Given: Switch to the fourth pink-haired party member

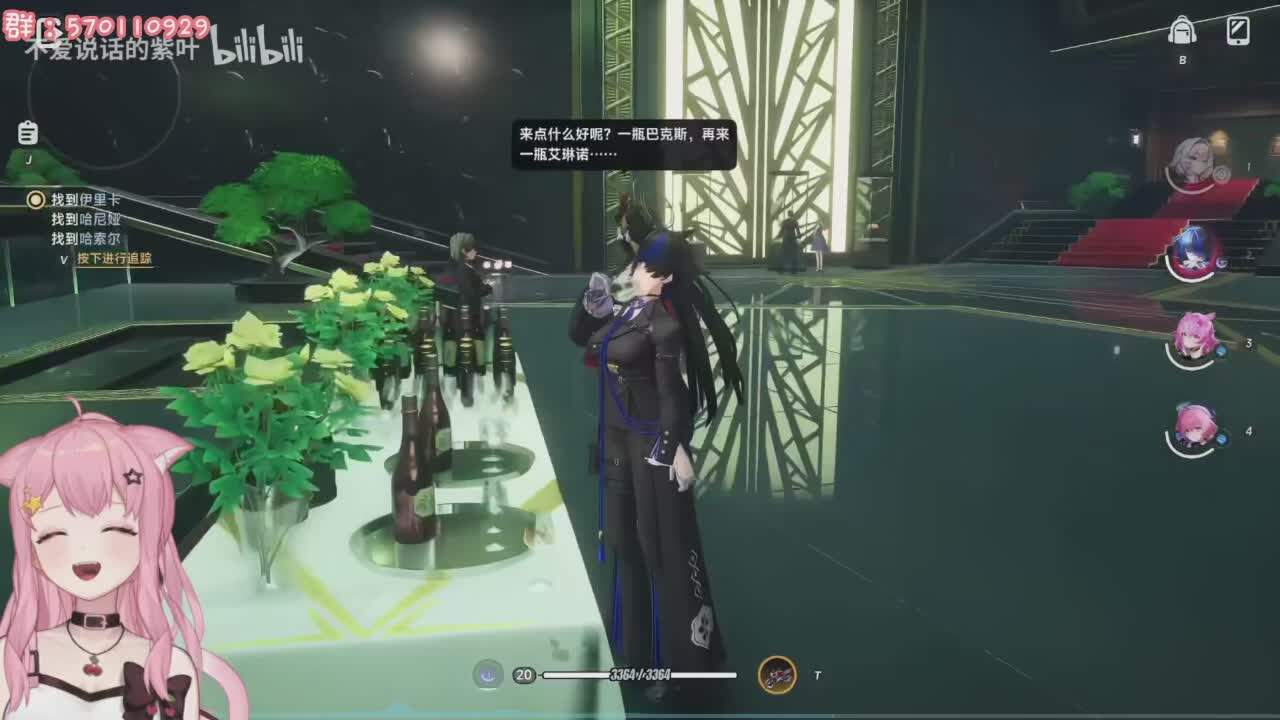Looking at the screenshot, I should point(1194,426).
